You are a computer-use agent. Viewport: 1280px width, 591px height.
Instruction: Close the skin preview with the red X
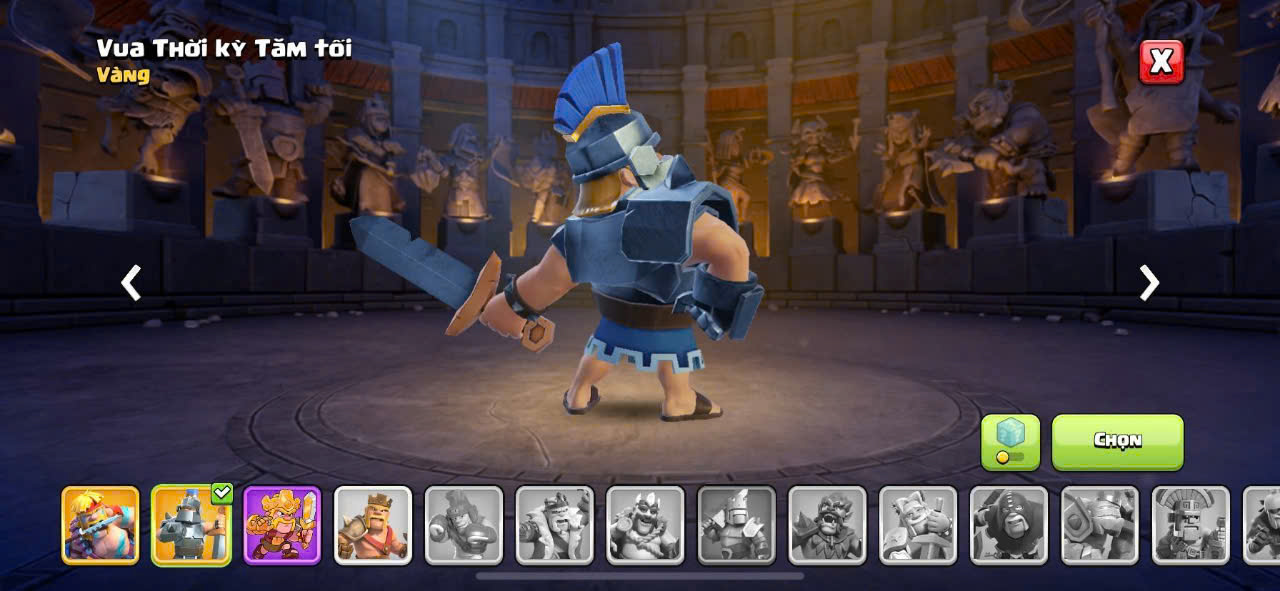(x=1161, y=62)
